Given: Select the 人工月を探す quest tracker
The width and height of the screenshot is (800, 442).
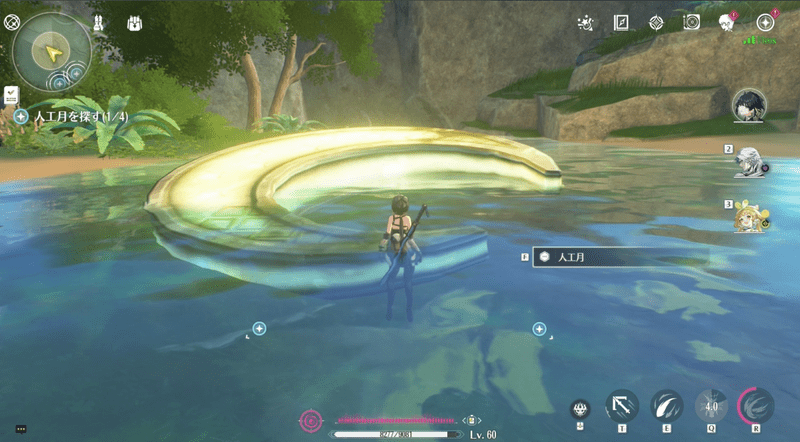Looking at the screenshot, I should point(68,116).
